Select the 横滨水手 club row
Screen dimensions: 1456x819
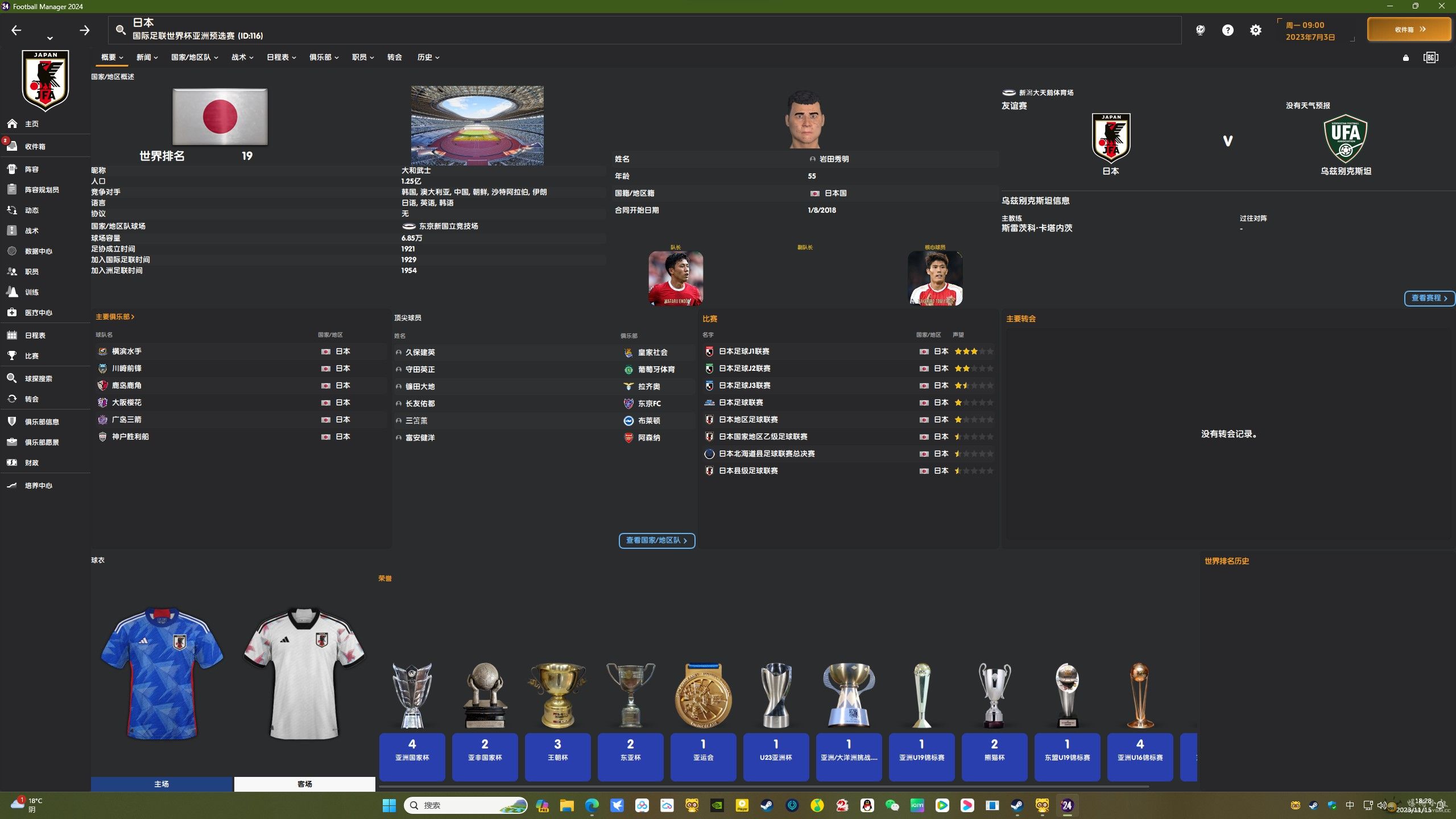(x=127, y=351)
